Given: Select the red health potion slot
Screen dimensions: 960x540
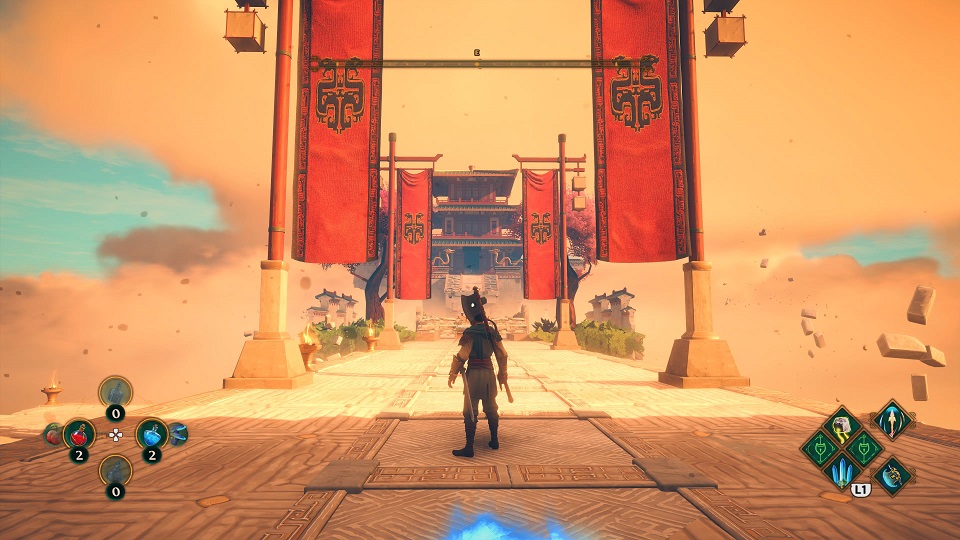Looking at the screenshot, I should (x=79, y=434).
